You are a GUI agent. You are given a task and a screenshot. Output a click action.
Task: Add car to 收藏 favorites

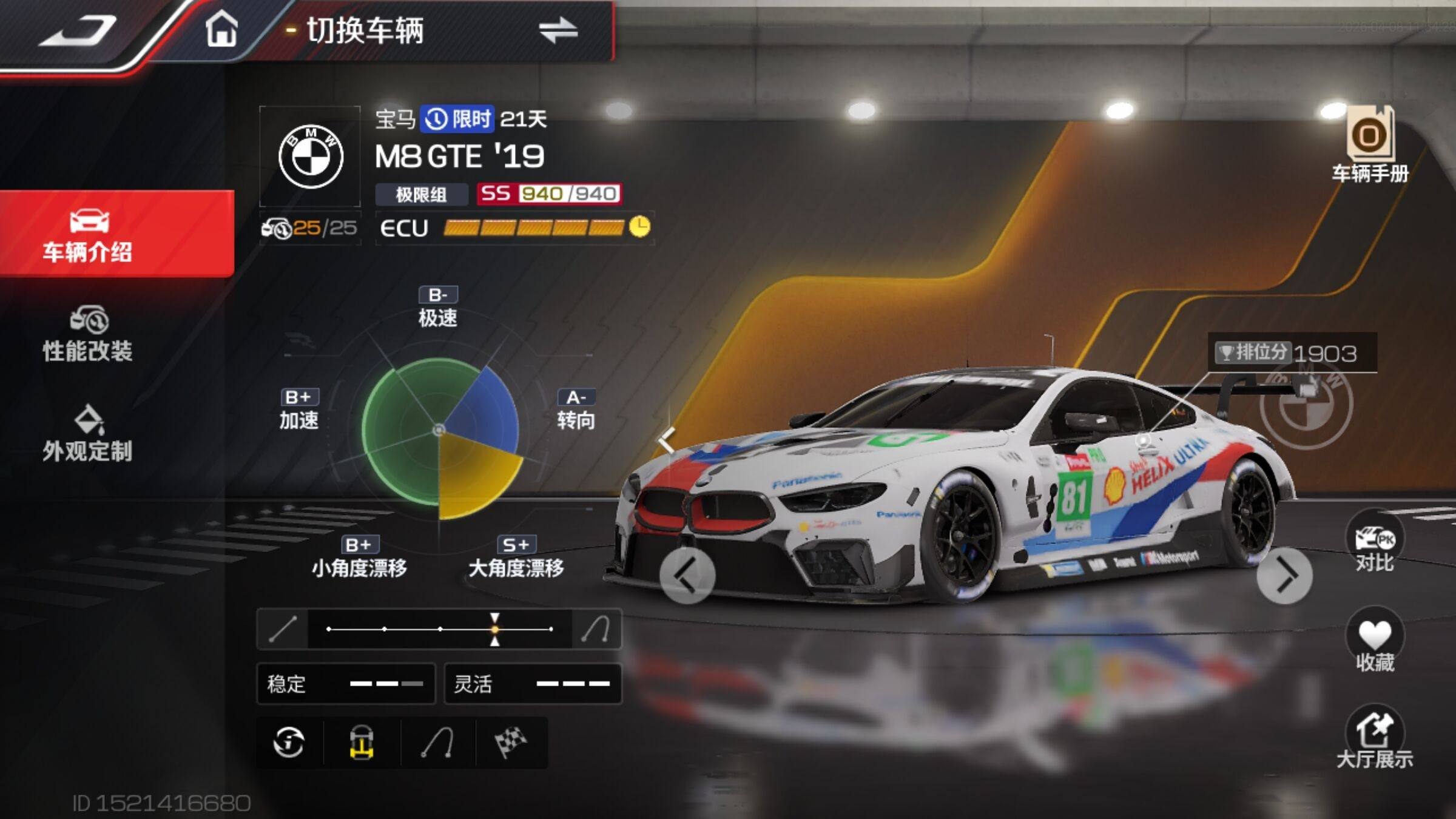click(1375, 644)
